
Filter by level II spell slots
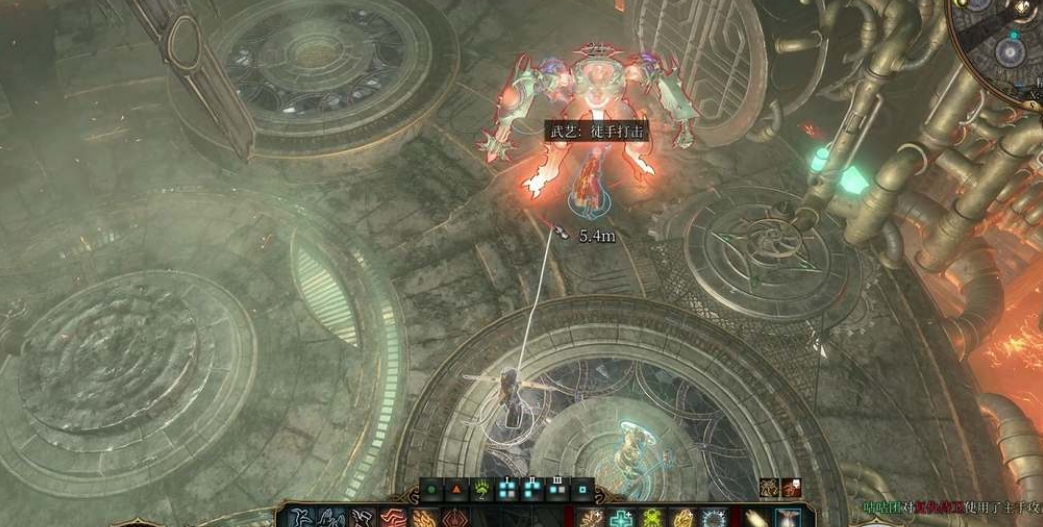tap(532, 489)
